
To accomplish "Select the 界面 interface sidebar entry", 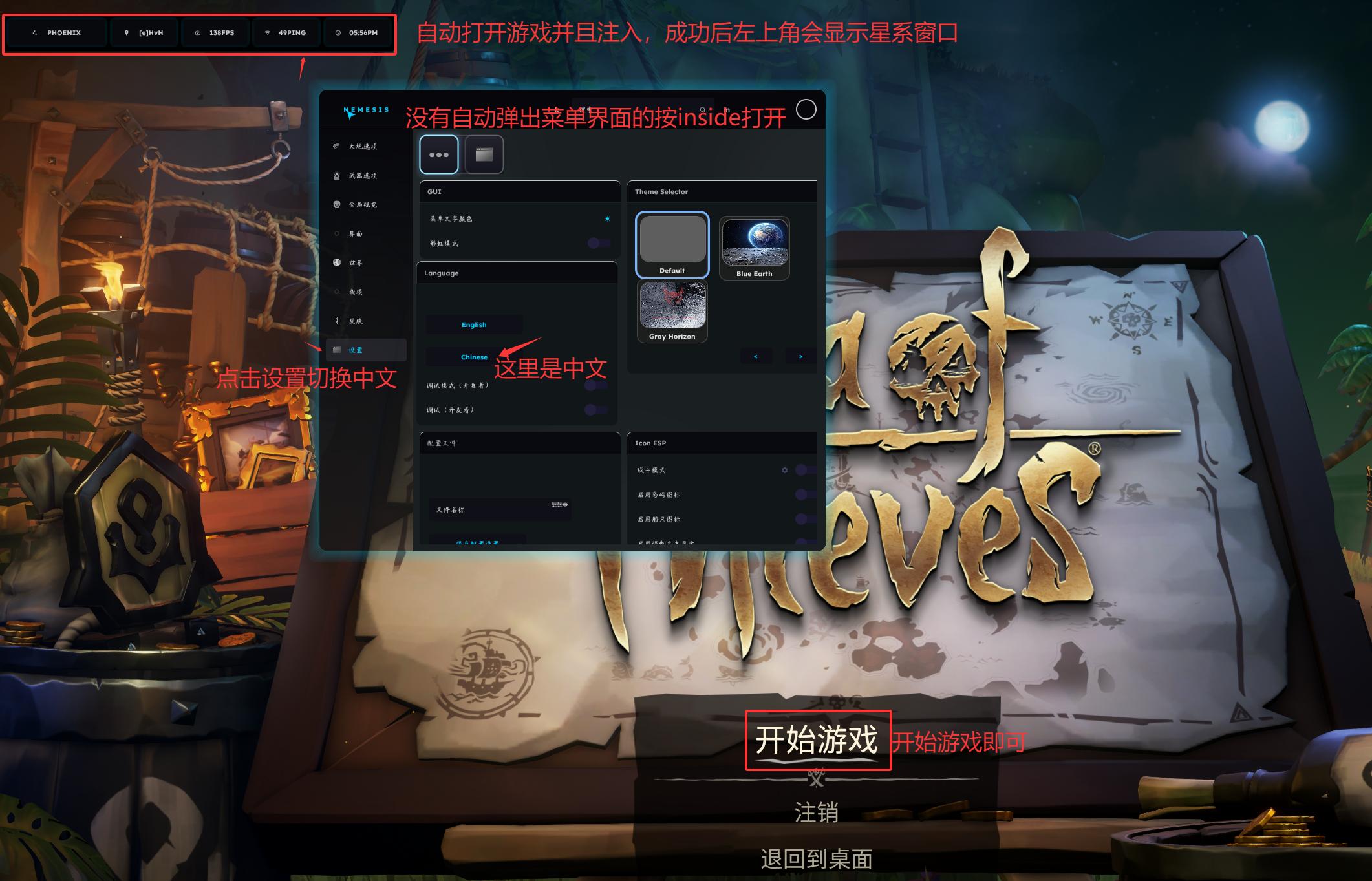I will [355, 234].
